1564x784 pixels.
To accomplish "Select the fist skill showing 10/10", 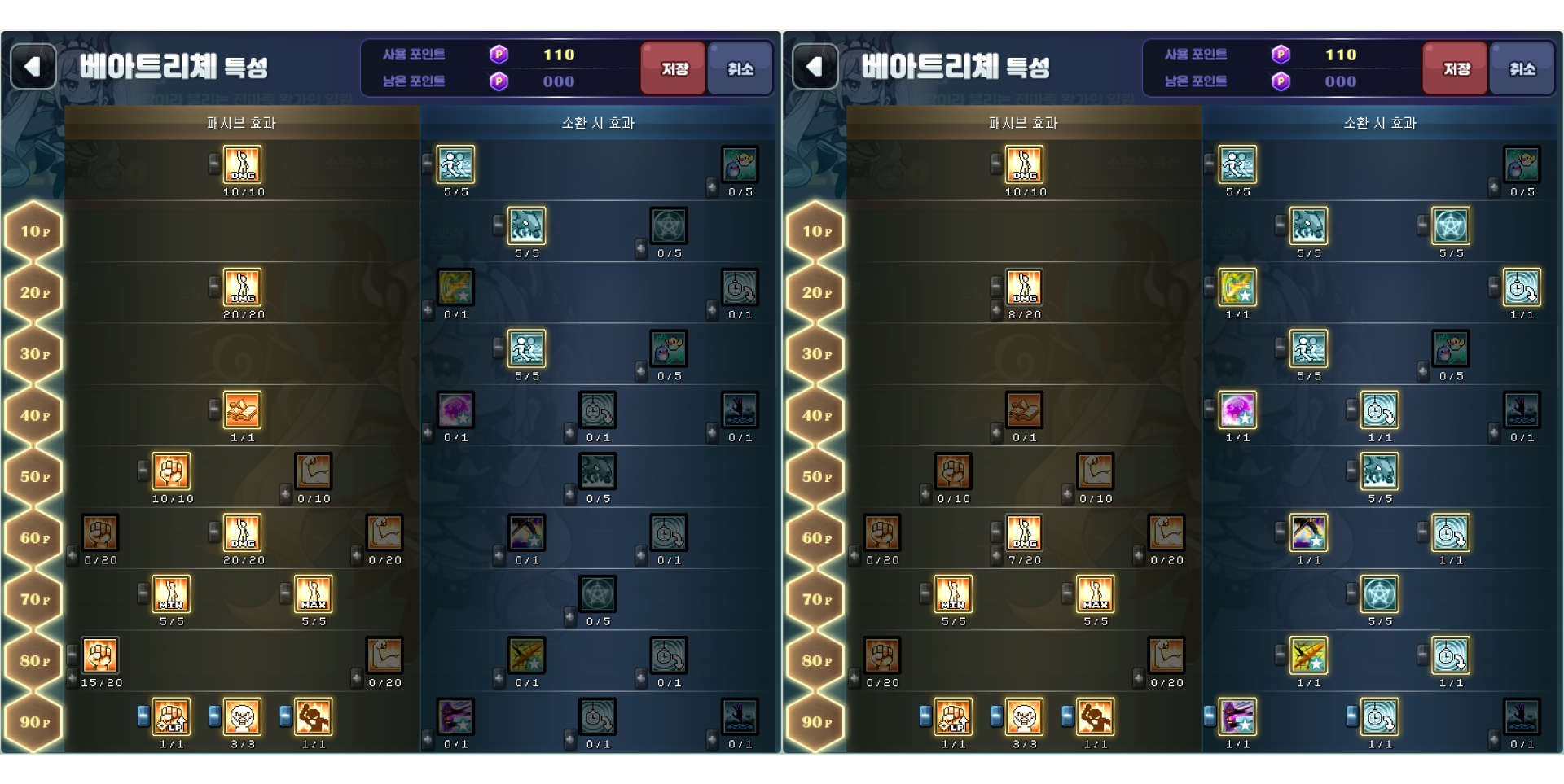I will pos(171,472).
